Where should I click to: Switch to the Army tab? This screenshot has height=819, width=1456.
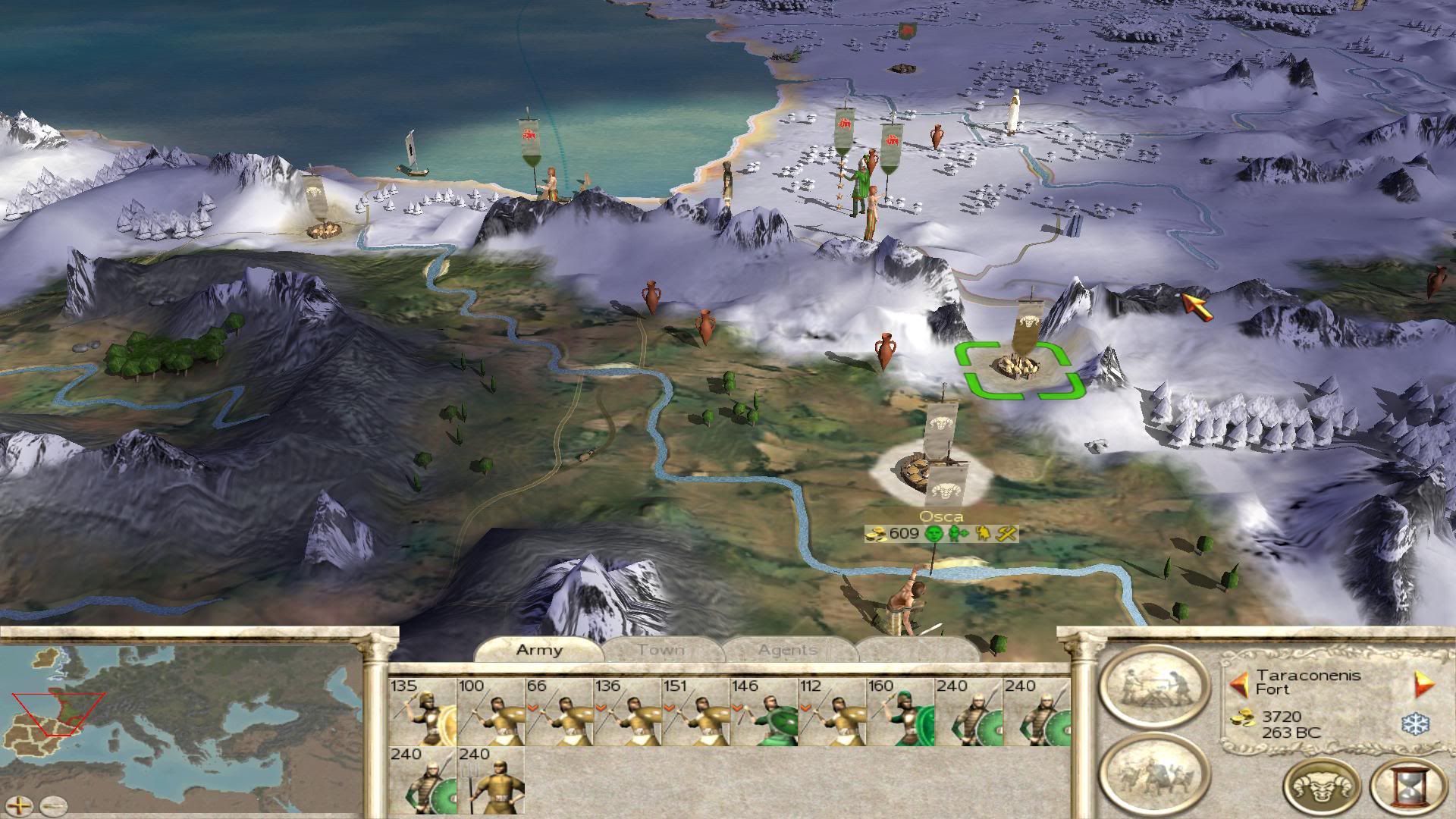click(x=539, y=650)
